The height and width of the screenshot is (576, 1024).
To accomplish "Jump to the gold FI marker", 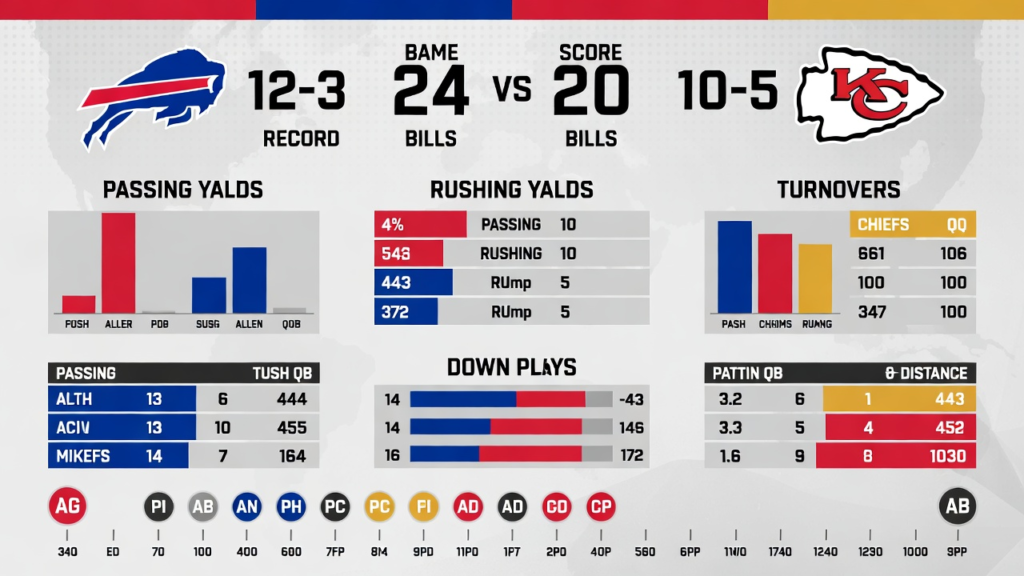I will [423, 507].
